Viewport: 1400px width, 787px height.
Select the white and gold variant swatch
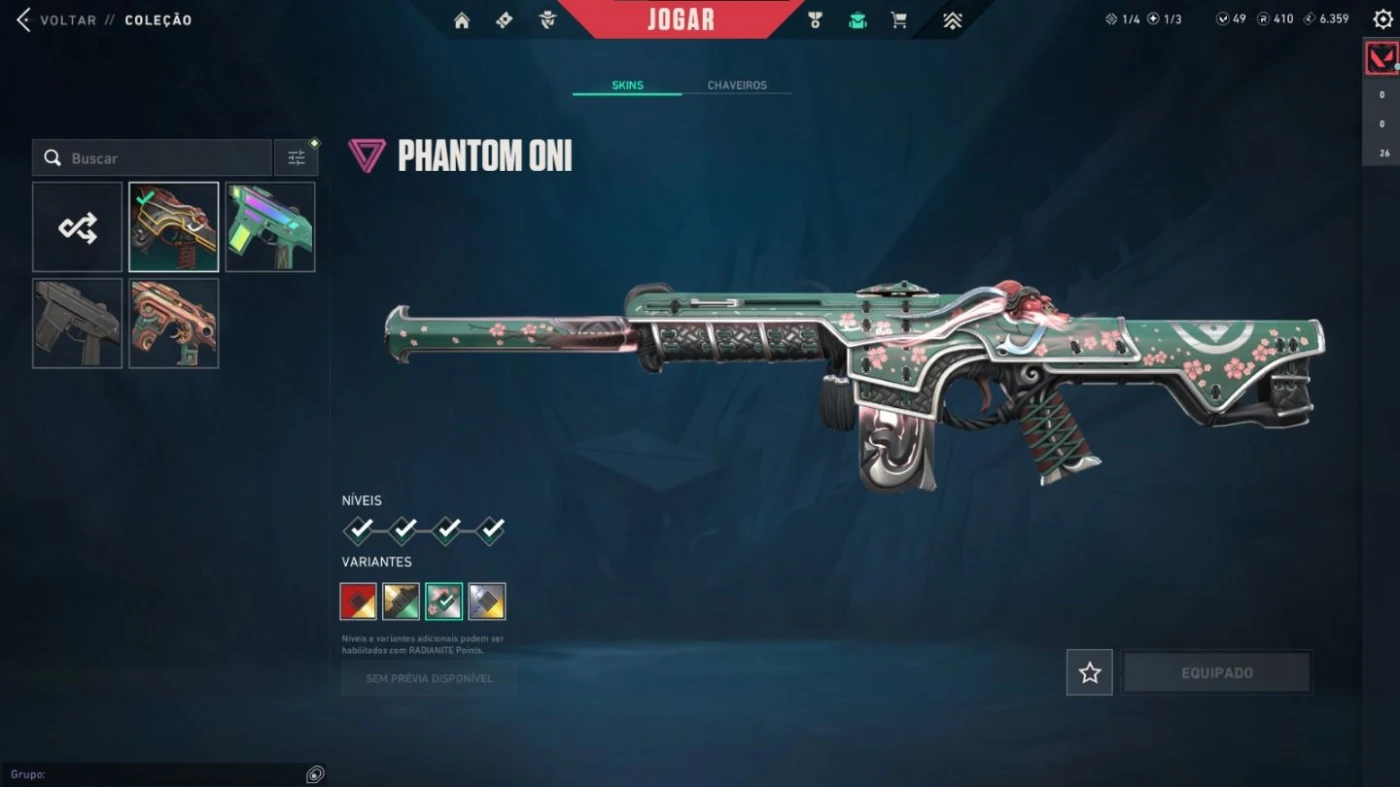pos(487,601)
